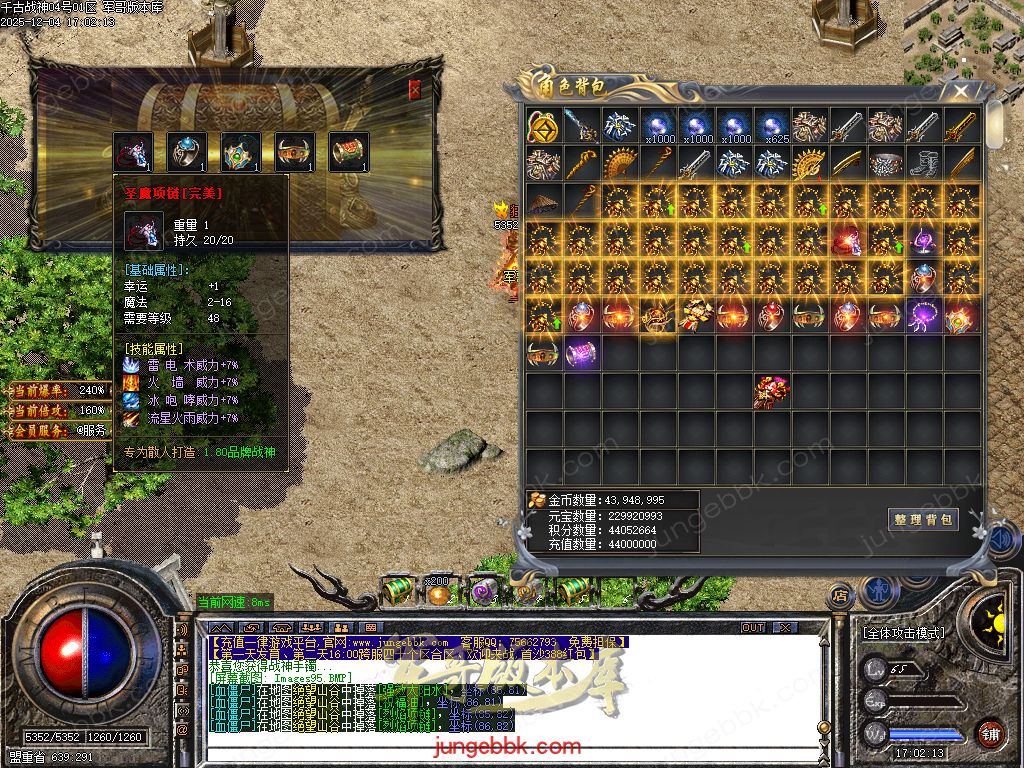Select the boots item in the backpack
The height and width of the screenshot is (768, 1024).
pos(923,164)
